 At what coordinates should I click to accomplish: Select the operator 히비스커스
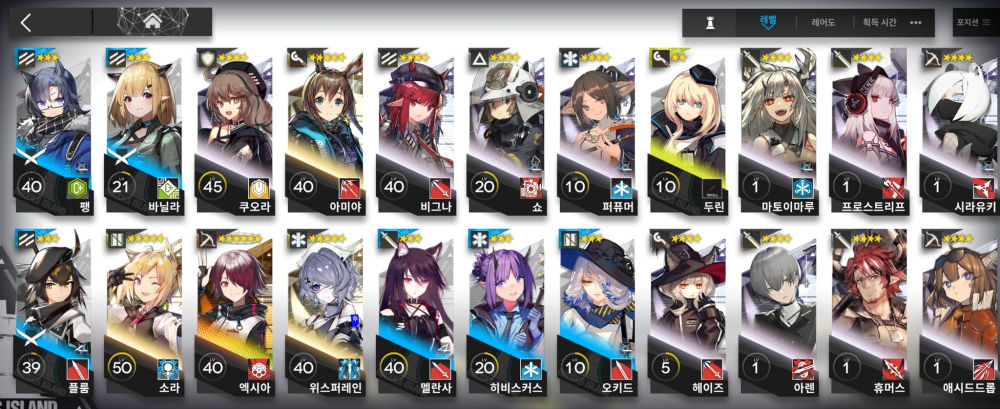[505, 310]
